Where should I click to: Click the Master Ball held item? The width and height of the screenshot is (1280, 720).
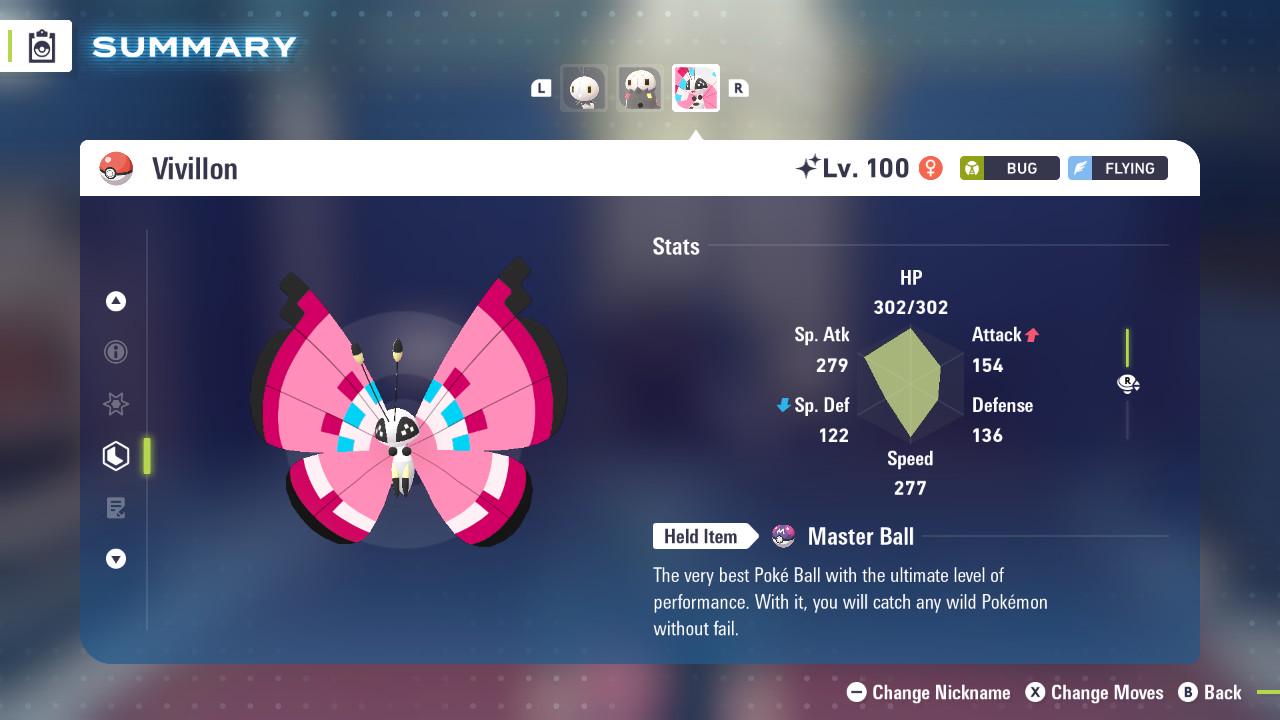coord(845,537)
